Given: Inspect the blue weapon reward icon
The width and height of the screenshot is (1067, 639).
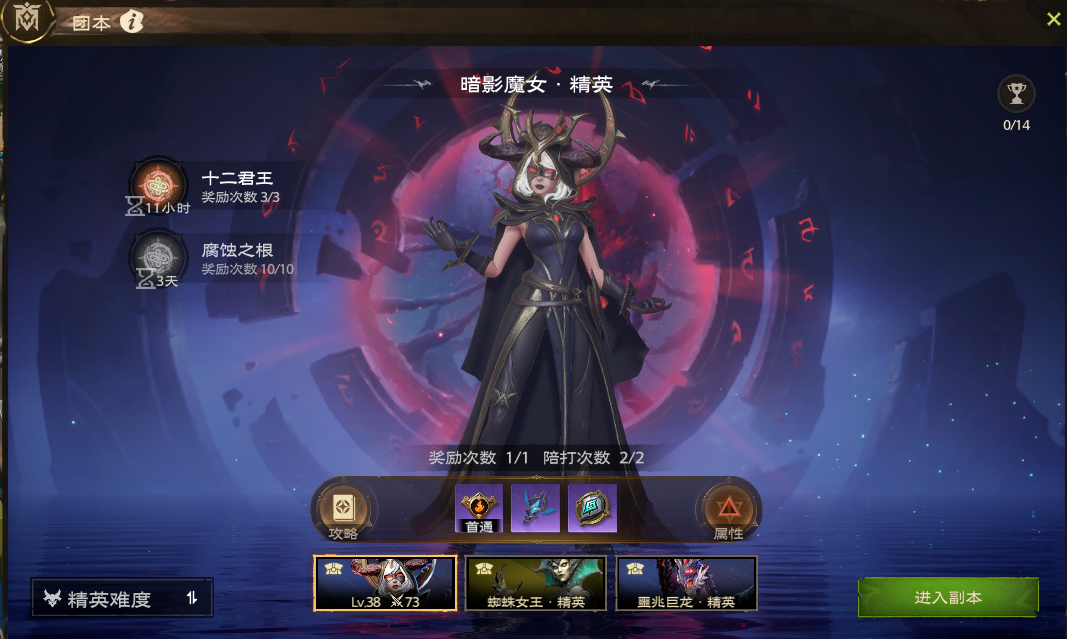Looking at the screenshot, I should pos(535,508).
